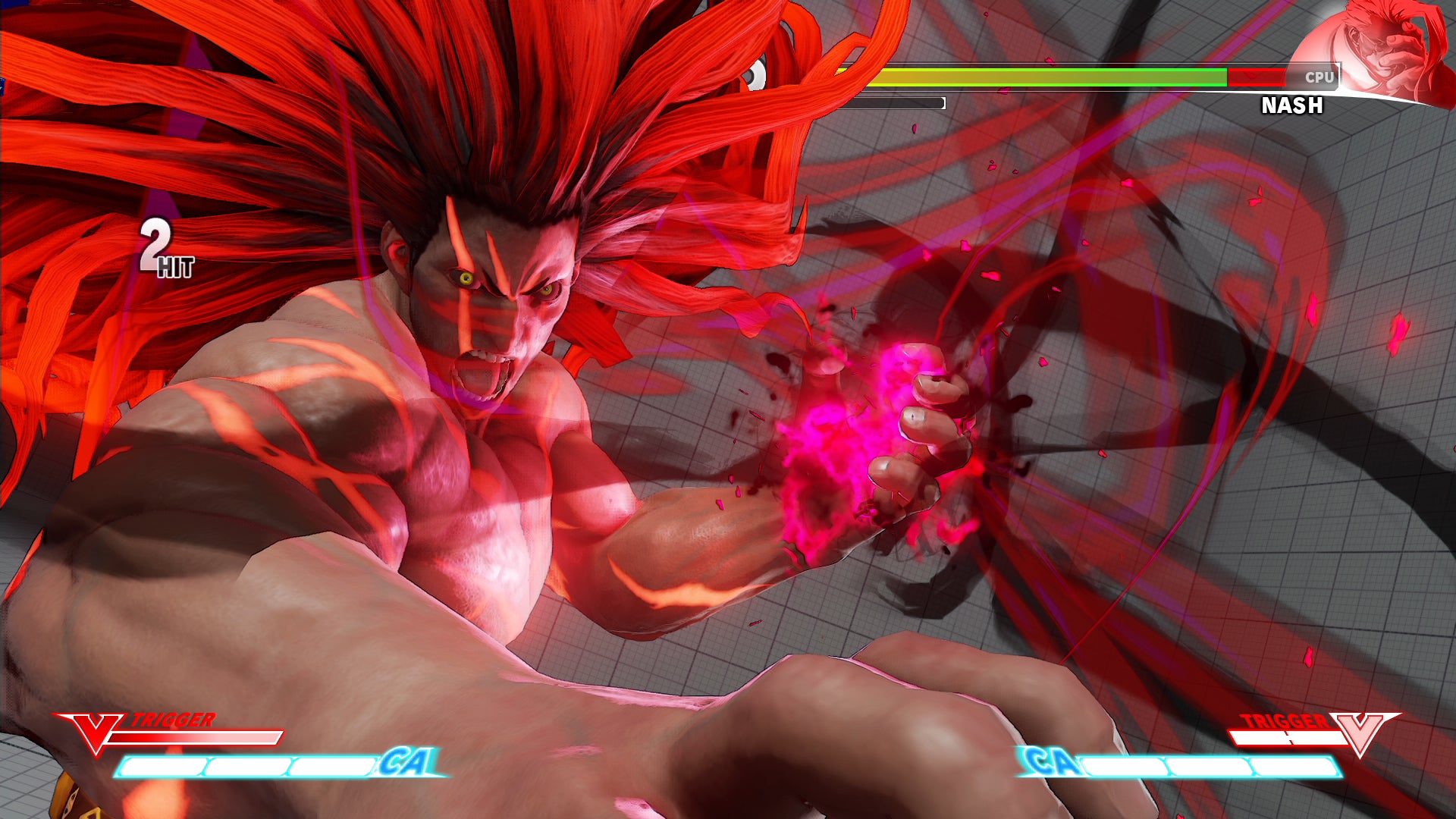Click the red damage portion of Nash's health bar
The image size is (1456, 819).
1255,76
